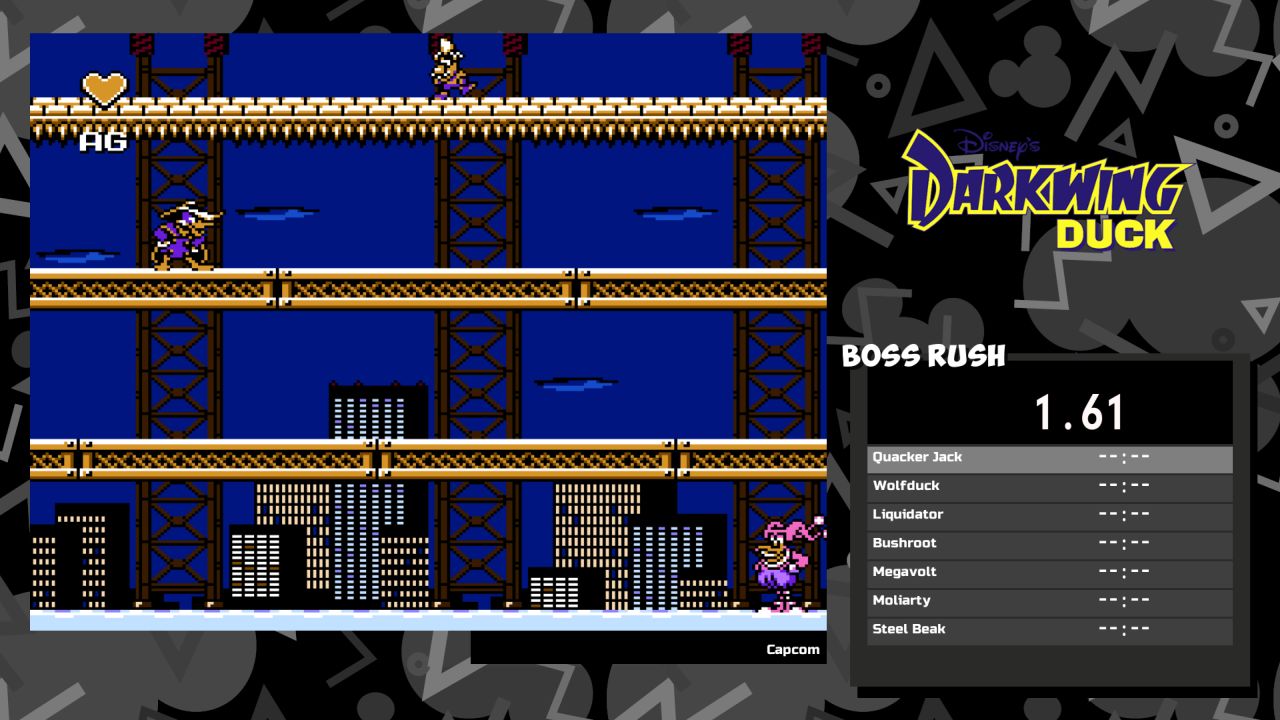
Task: Click the BOSS RUSH heading
Action: 922,356
